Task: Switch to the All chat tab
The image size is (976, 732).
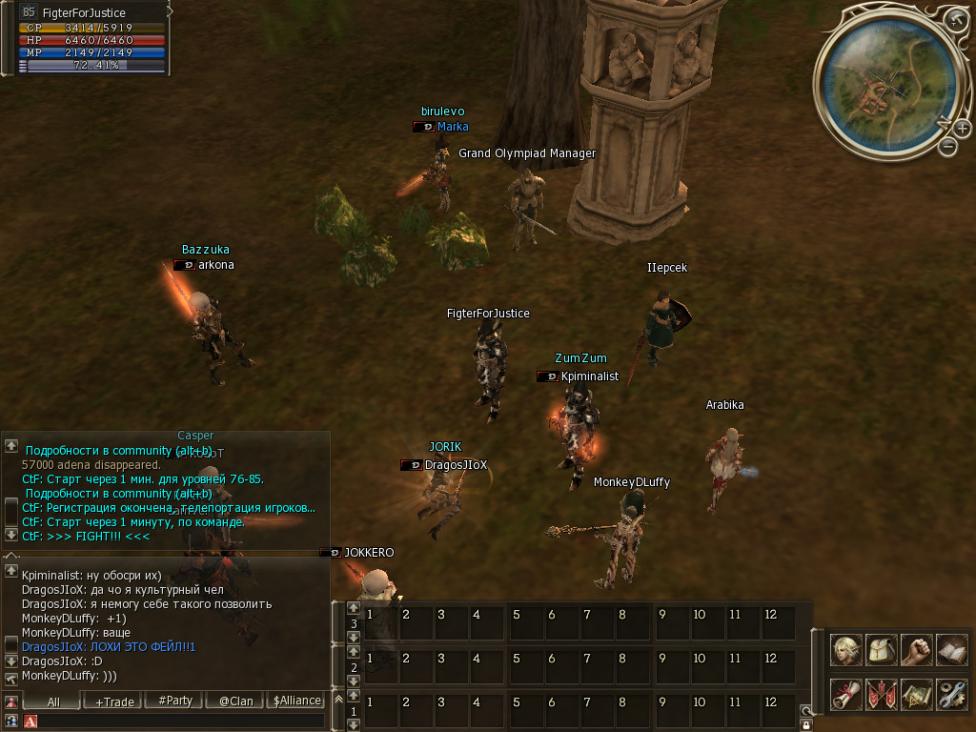Action: pos(53,701)
